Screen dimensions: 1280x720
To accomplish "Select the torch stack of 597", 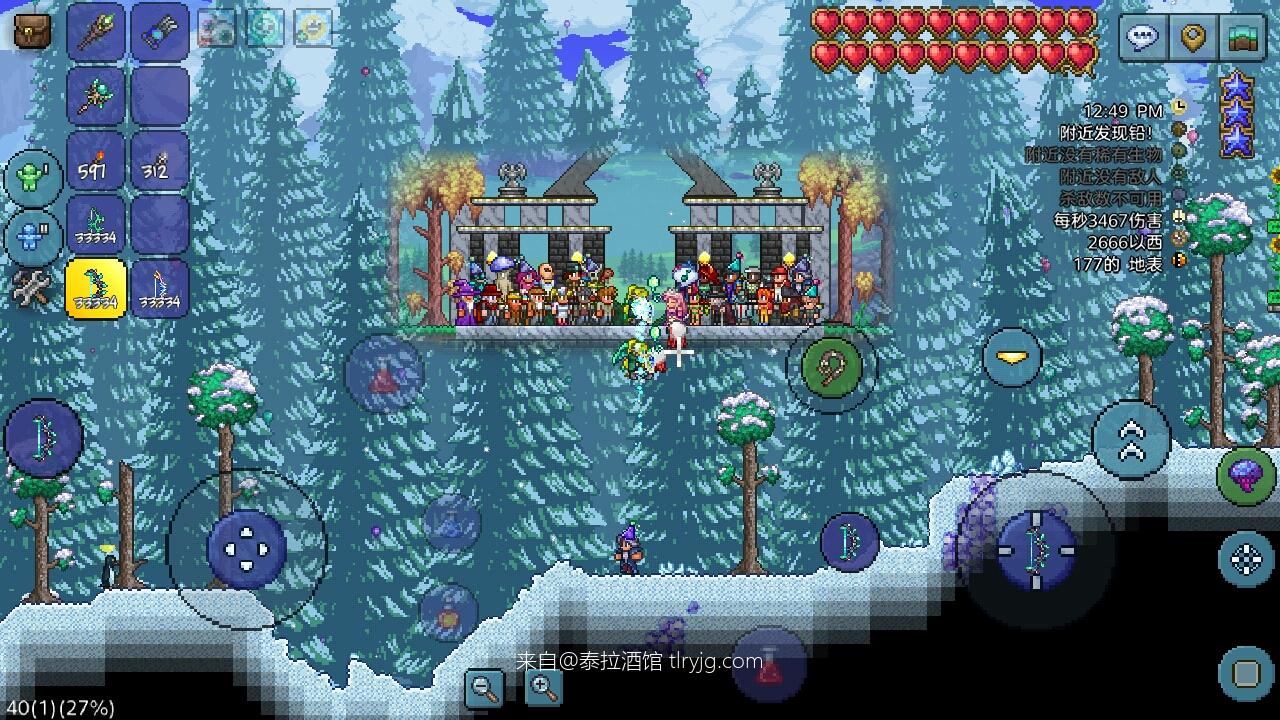I will coord(96,160).
